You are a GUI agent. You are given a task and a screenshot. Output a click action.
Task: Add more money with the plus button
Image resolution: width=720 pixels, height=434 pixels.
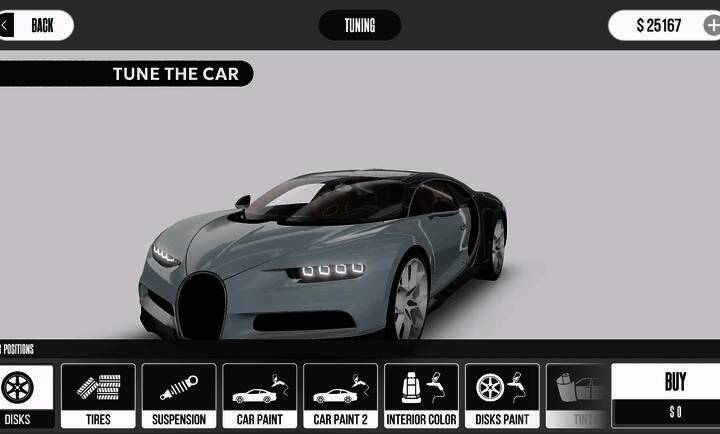click(711, 25)
